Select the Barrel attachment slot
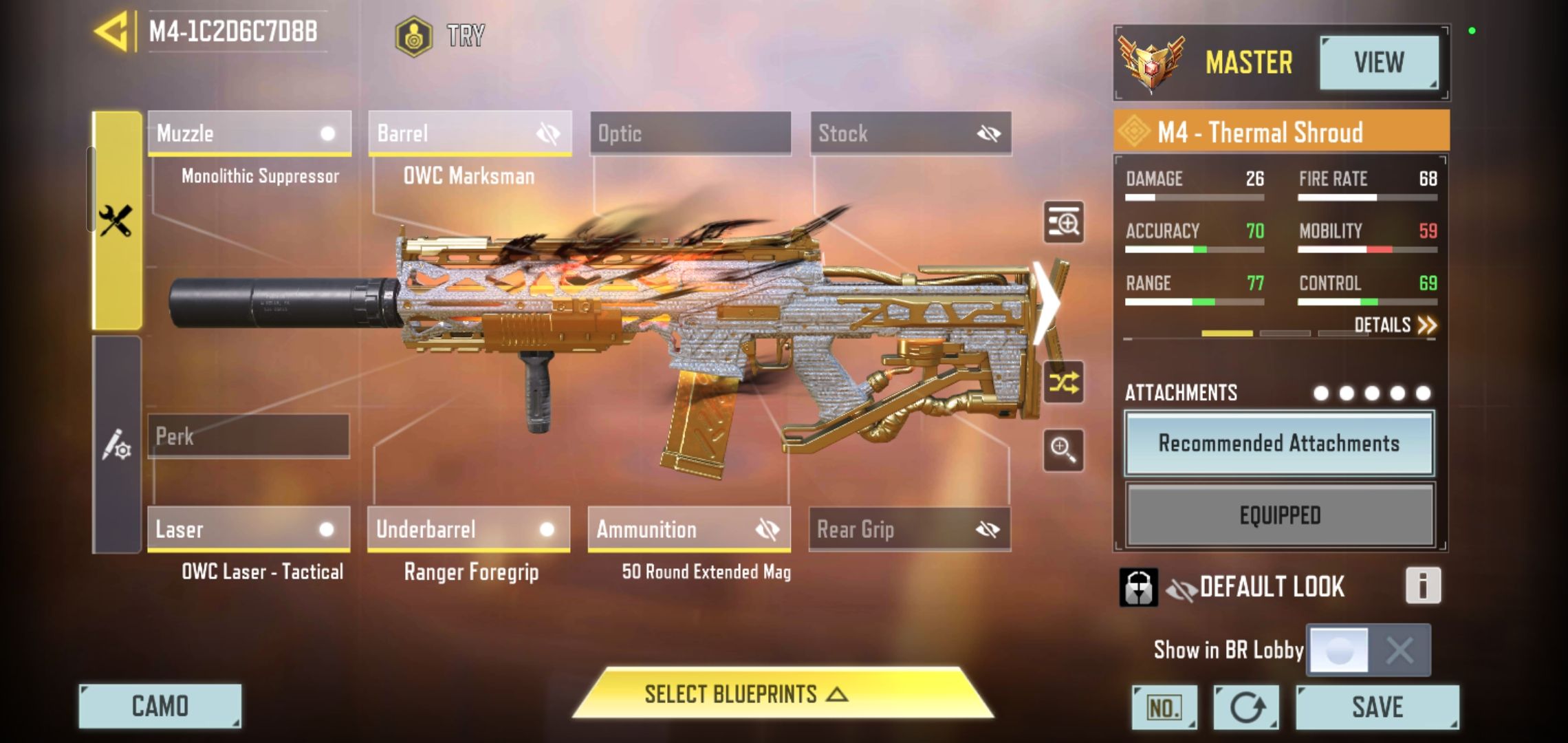1568x743 pixels. (470, 133)
